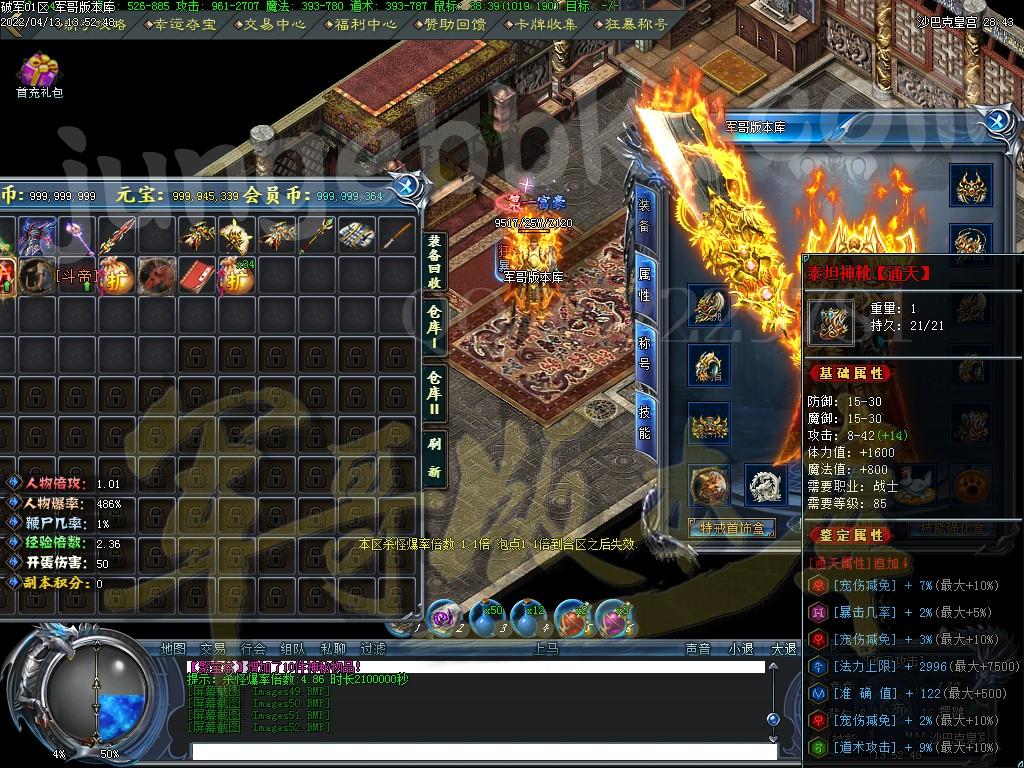
Task: Close the 军哥版本库 character window
Action: (x=996, y=122)
